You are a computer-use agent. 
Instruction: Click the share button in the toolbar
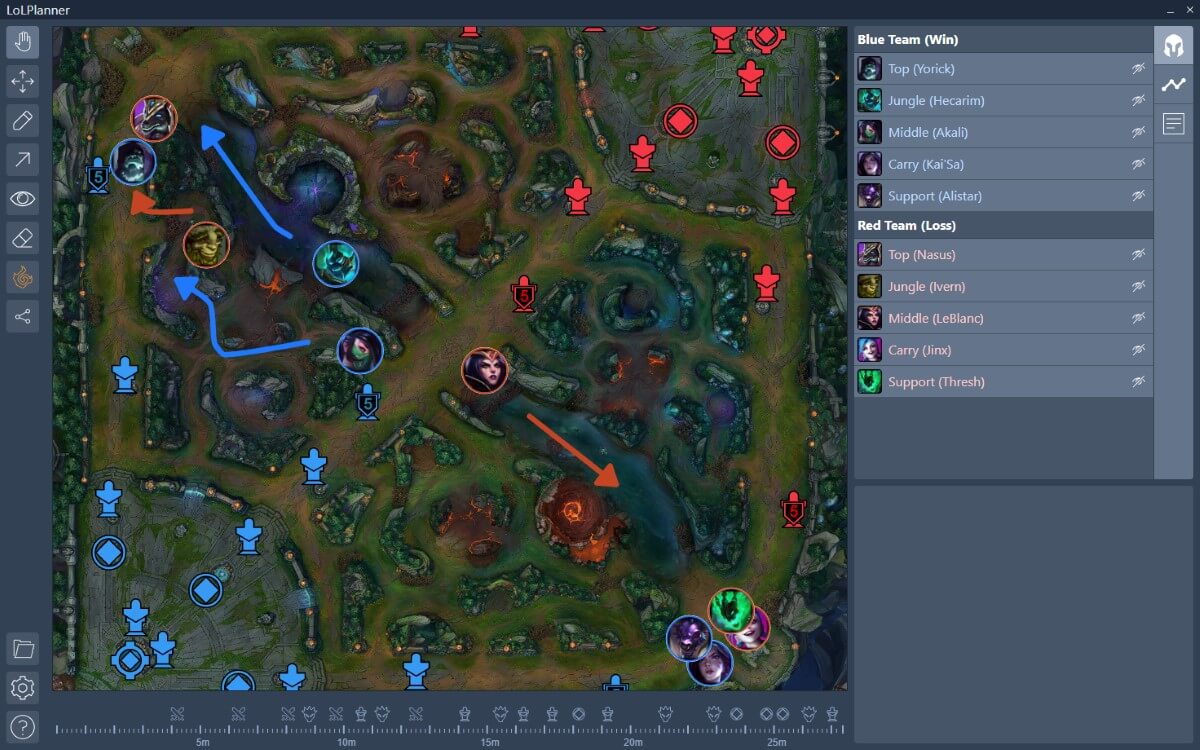23,317
